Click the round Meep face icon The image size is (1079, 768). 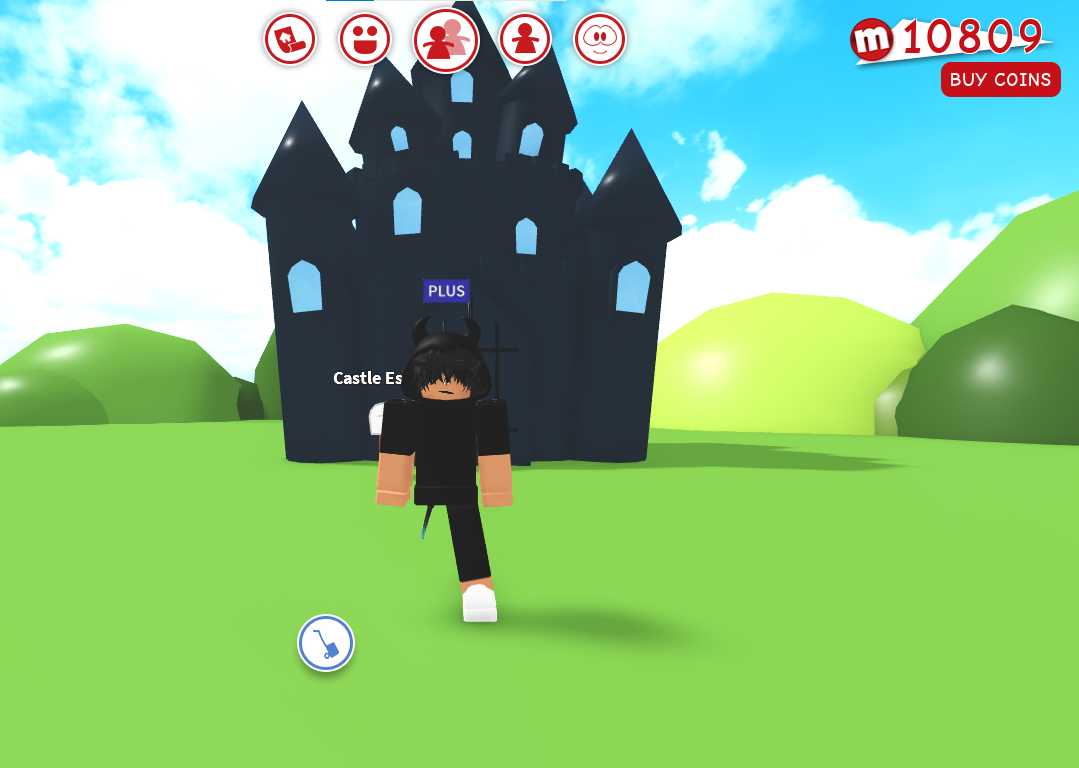pyautogui.click(x=600, y=40)
